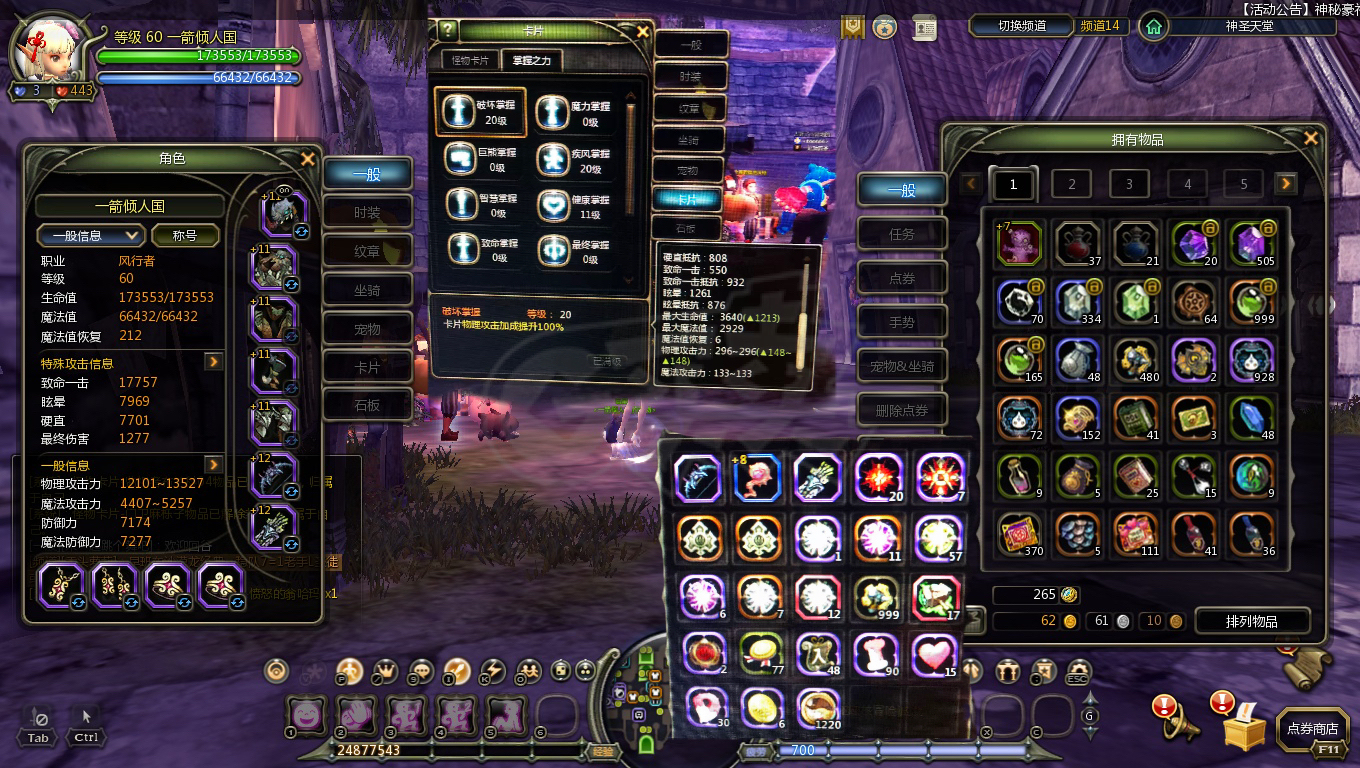Switch to the 任务 inventory category
1360x768 pixels.
[901, 234]
